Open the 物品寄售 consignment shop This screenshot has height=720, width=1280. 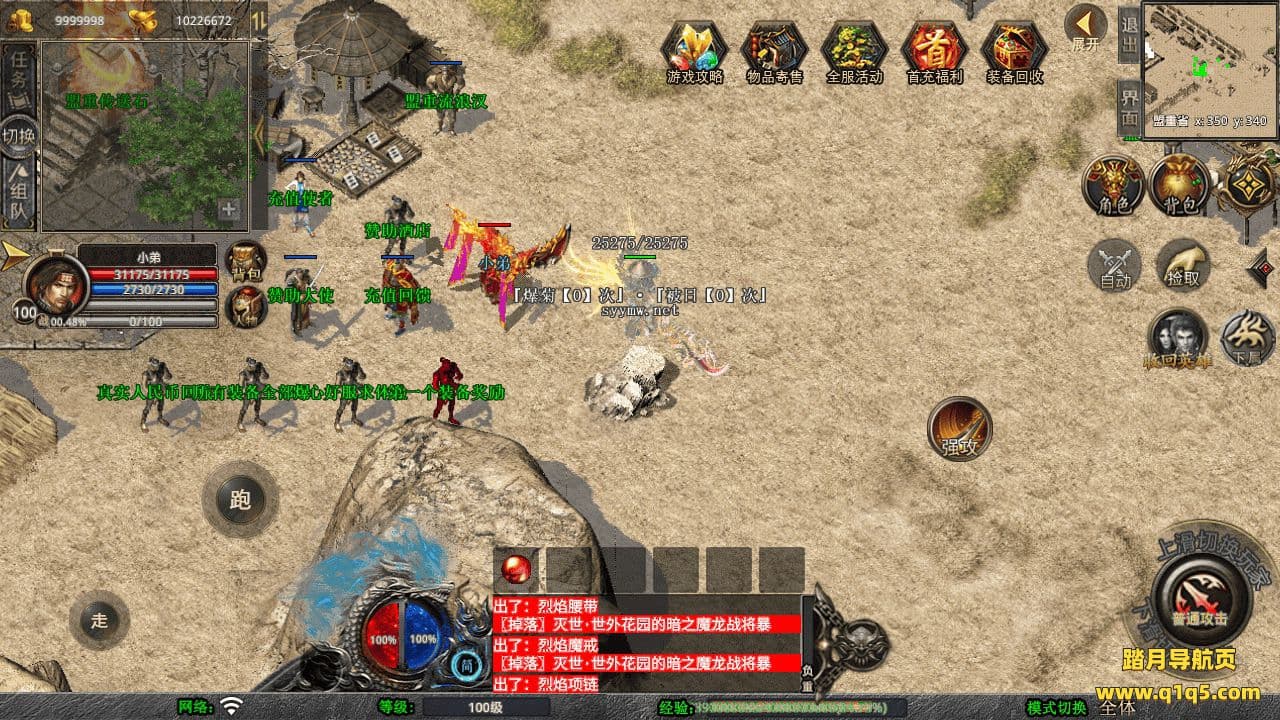774,50
